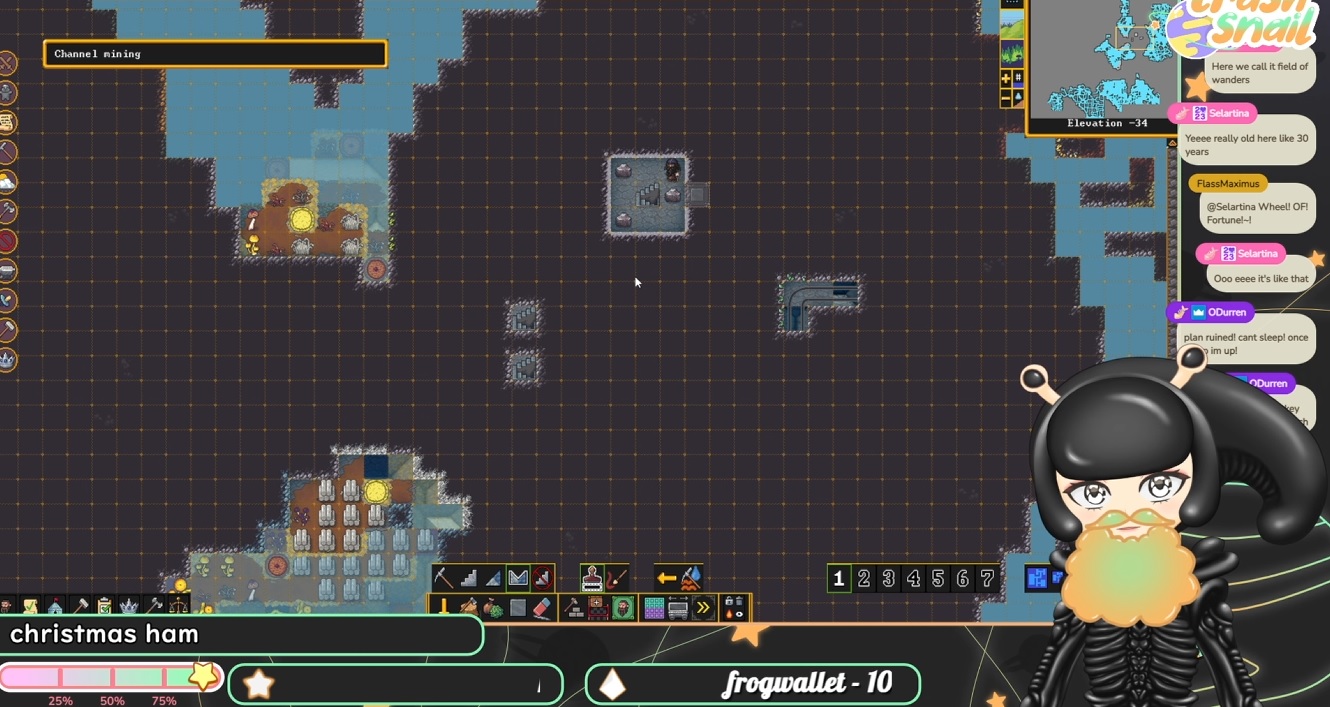The width and height of the screenshot is (1330, 707).
Task: Set mining priority to 4
Action: pos(913,578)
